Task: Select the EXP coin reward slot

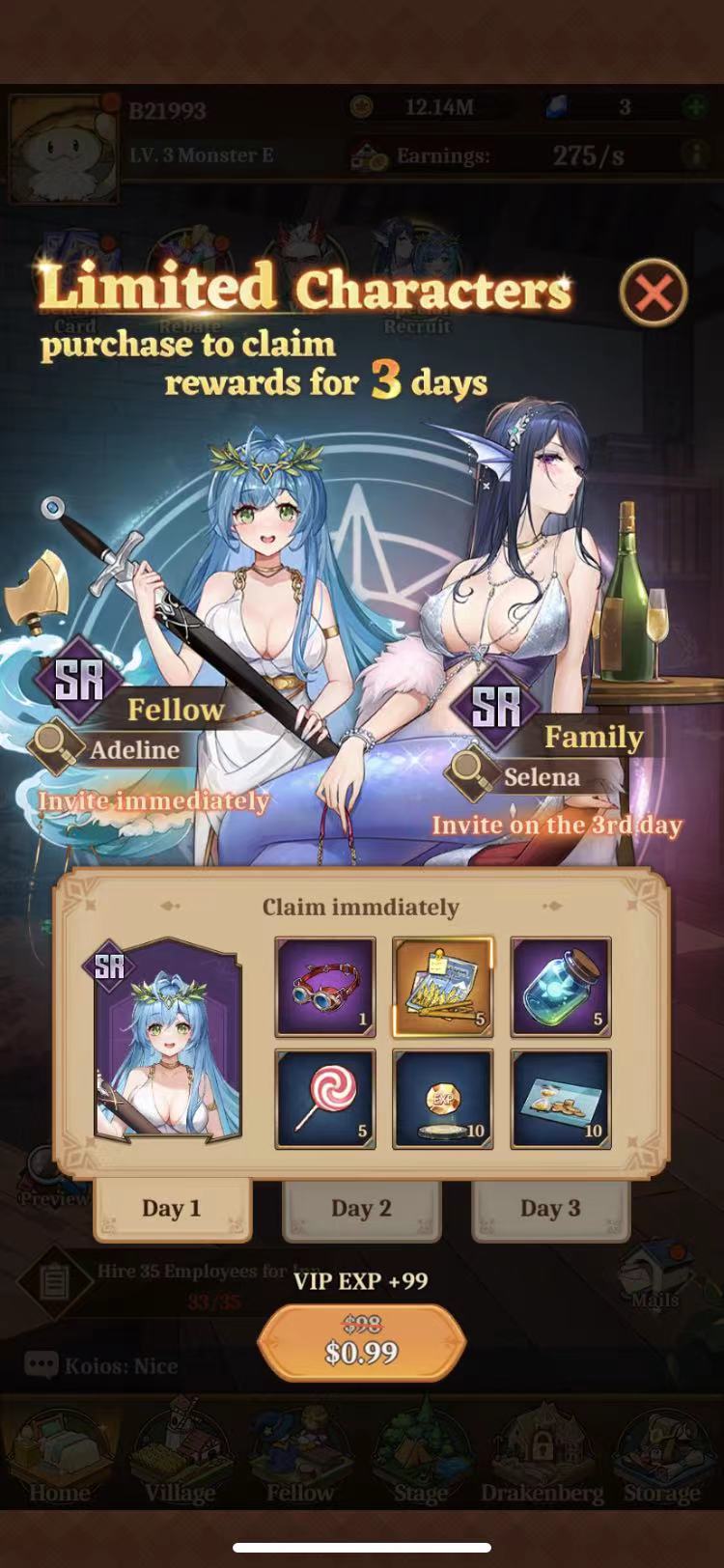Action: pos(443,1100)
